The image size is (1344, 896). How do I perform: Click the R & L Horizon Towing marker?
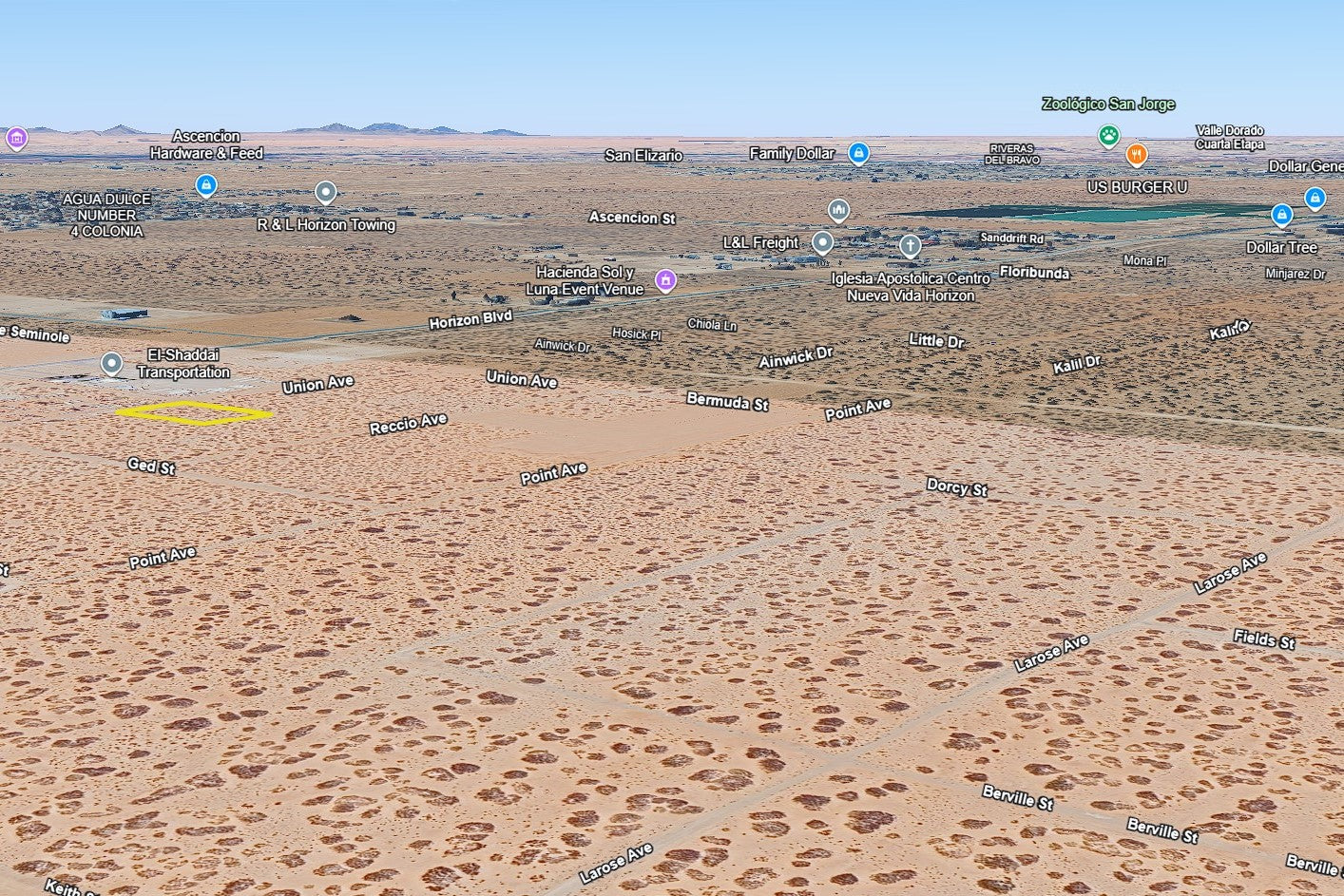pyautogui.click(x=325, y=193)
